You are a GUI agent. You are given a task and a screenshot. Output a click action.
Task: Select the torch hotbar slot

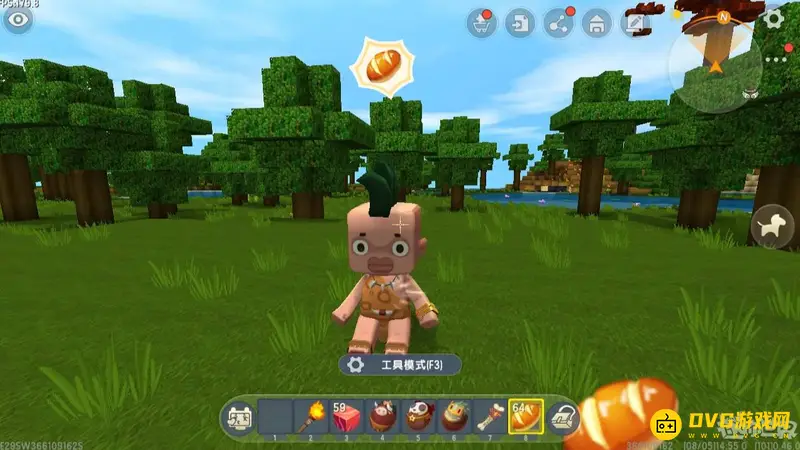tap(311, 416)
